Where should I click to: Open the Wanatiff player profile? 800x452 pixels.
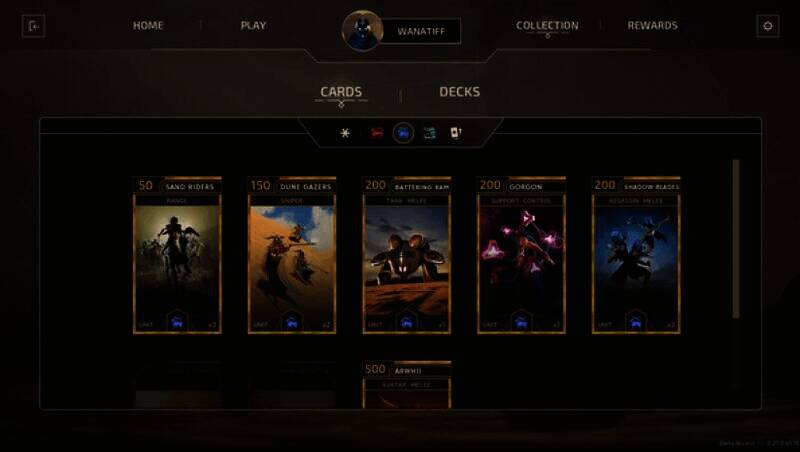point(419,31)
